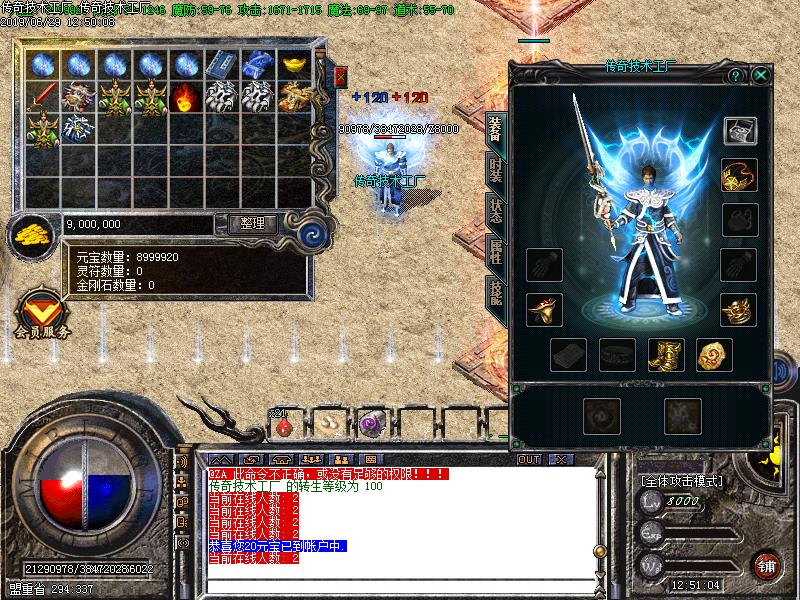Open the 属性 attributes tab
800x600 pixels.
(x=495, y=252)
